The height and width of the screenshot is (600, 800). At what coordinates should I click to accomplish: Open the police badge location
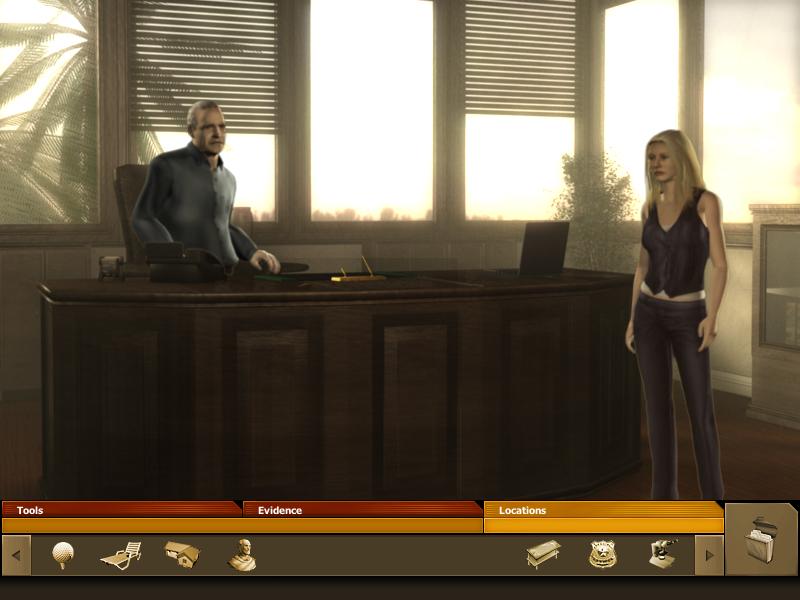pos(603,554)
